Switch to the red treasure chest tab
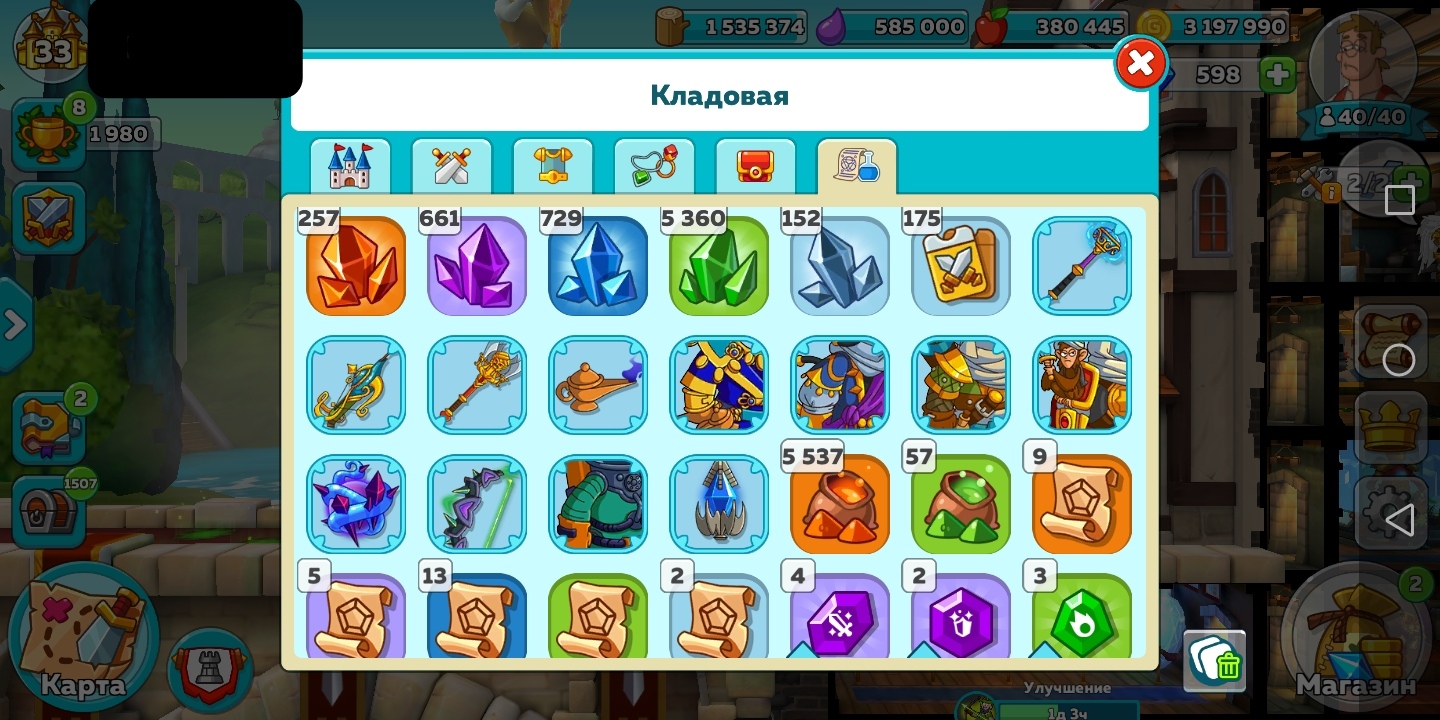This screenshot has height=720, width=1440. click(x=755, y=166)
